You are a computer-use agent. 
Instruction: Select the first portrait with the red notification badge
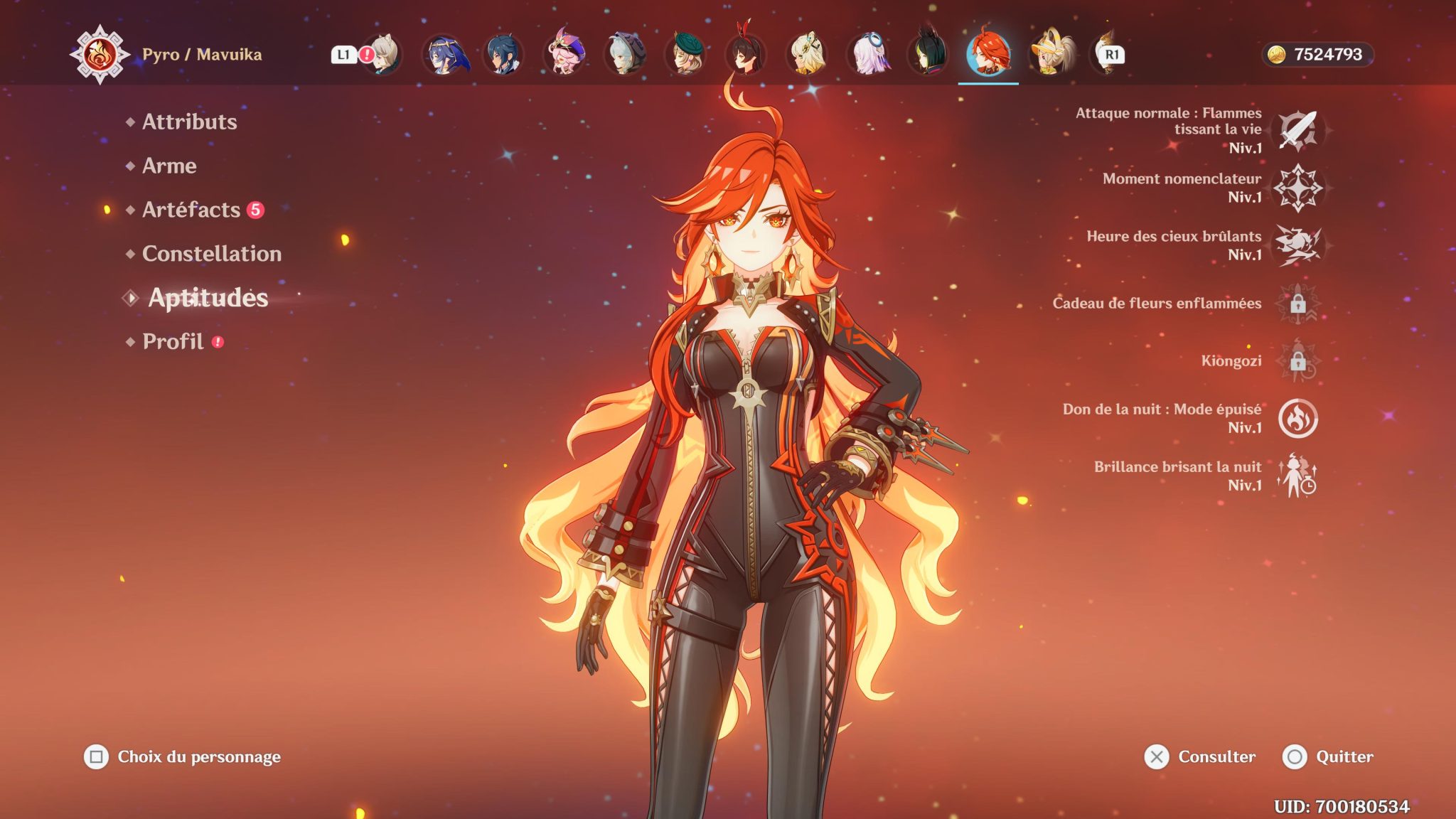(385, 53)
